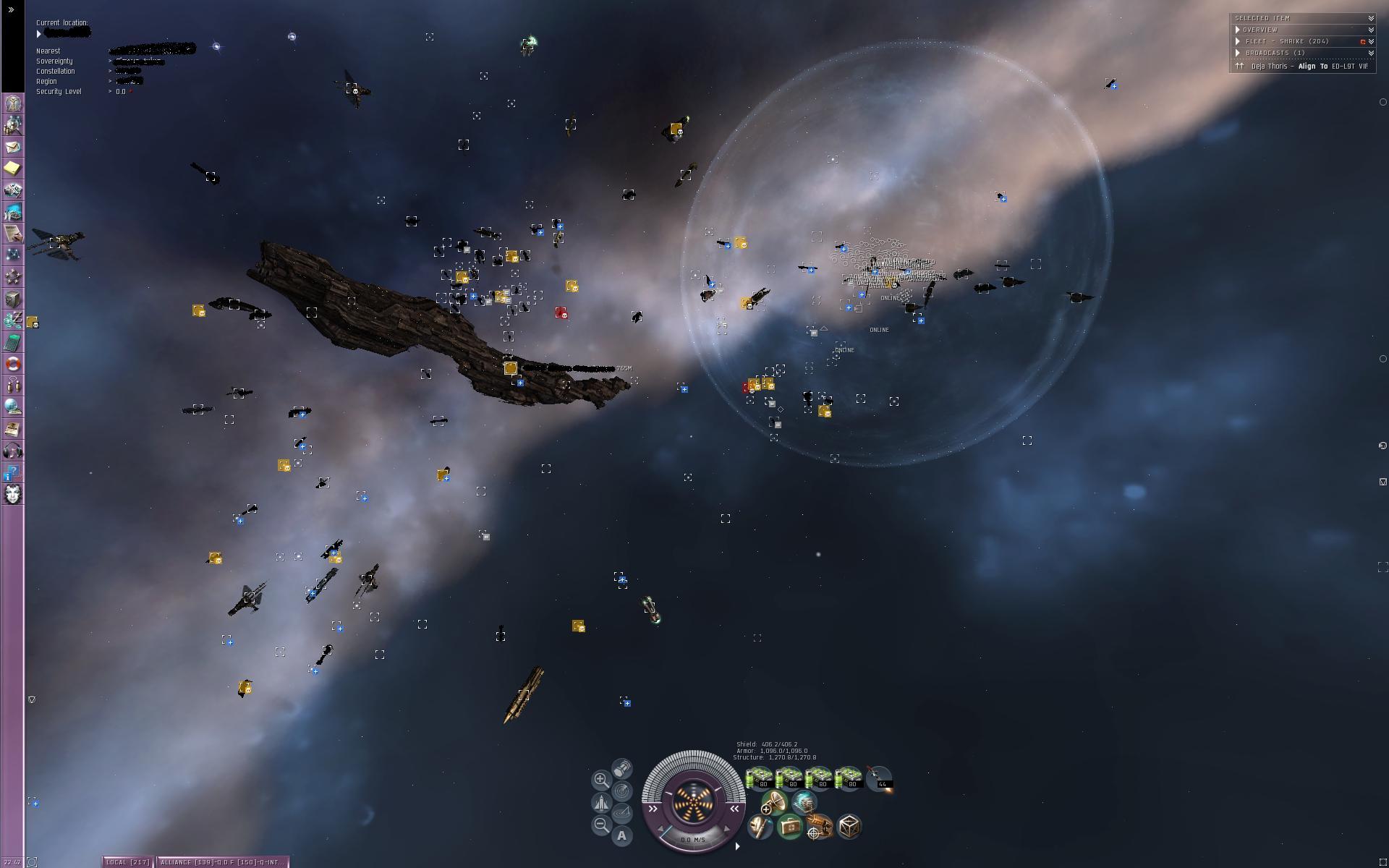The image size is (1389, 868).
Task: Open the headphones jukebox icon
Action: coord(13,451)
